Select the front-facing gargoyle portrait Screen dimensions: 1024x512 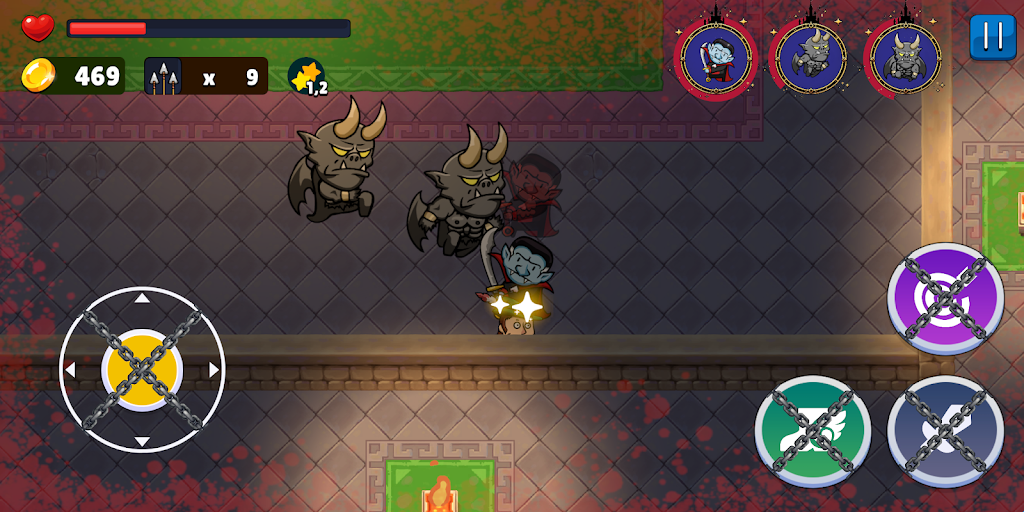coord(905,59)
